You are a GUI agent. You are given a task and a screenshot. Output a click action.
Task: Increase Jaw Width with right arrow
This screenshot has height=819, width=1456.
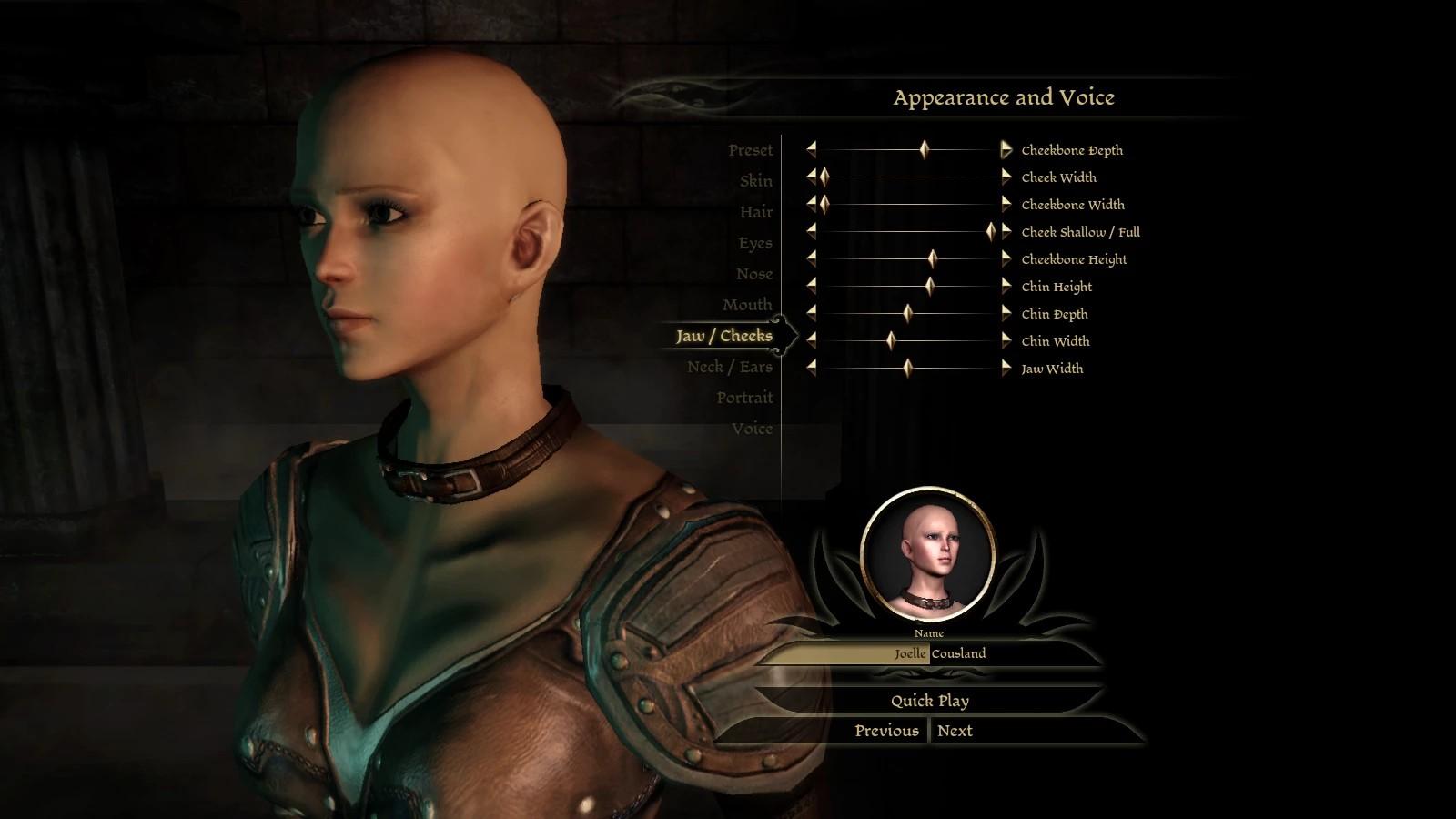click(x=1006, y=368)
